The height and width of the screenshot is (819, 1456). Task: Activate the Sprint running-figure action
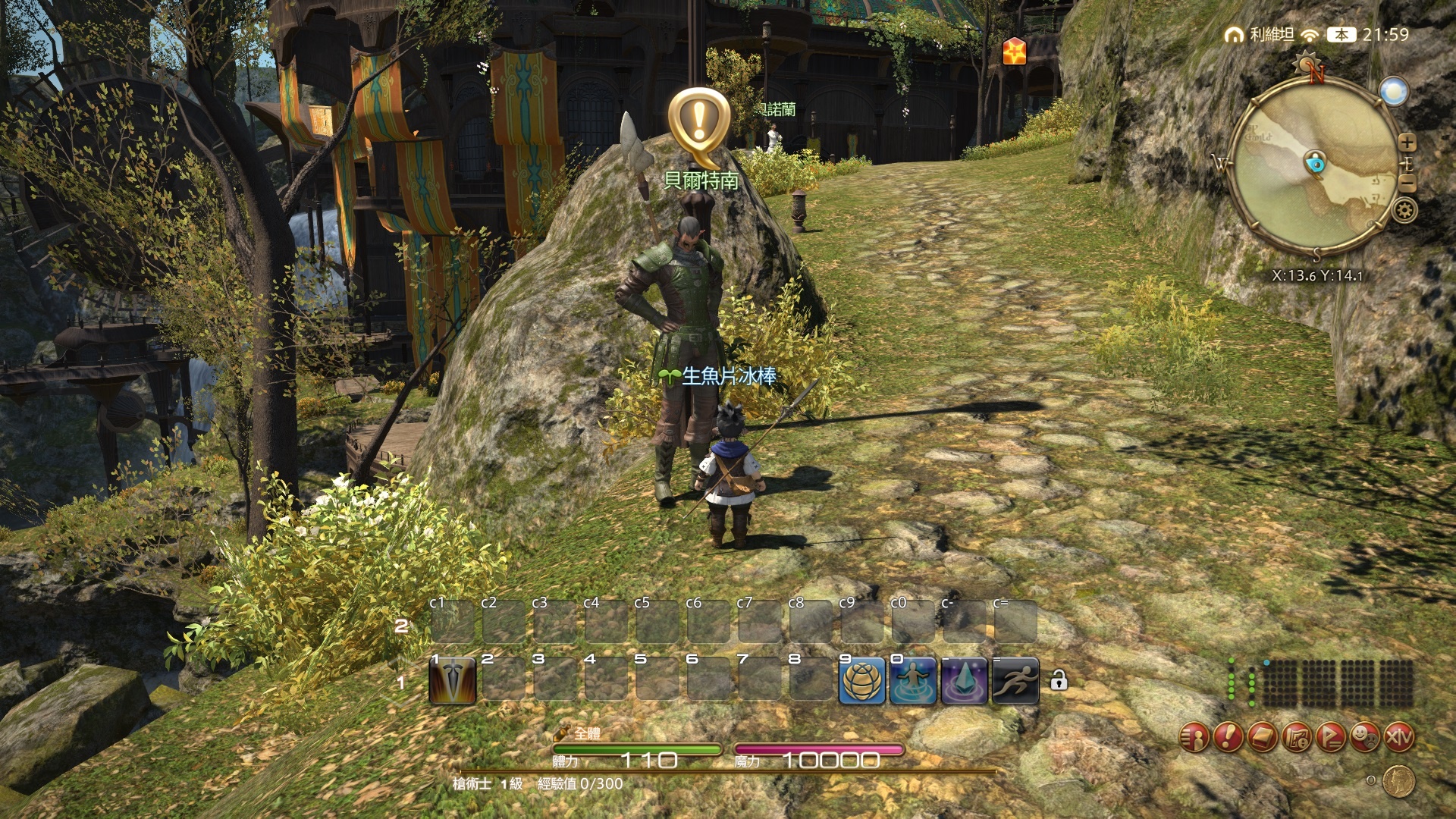tap(1015, 681)
